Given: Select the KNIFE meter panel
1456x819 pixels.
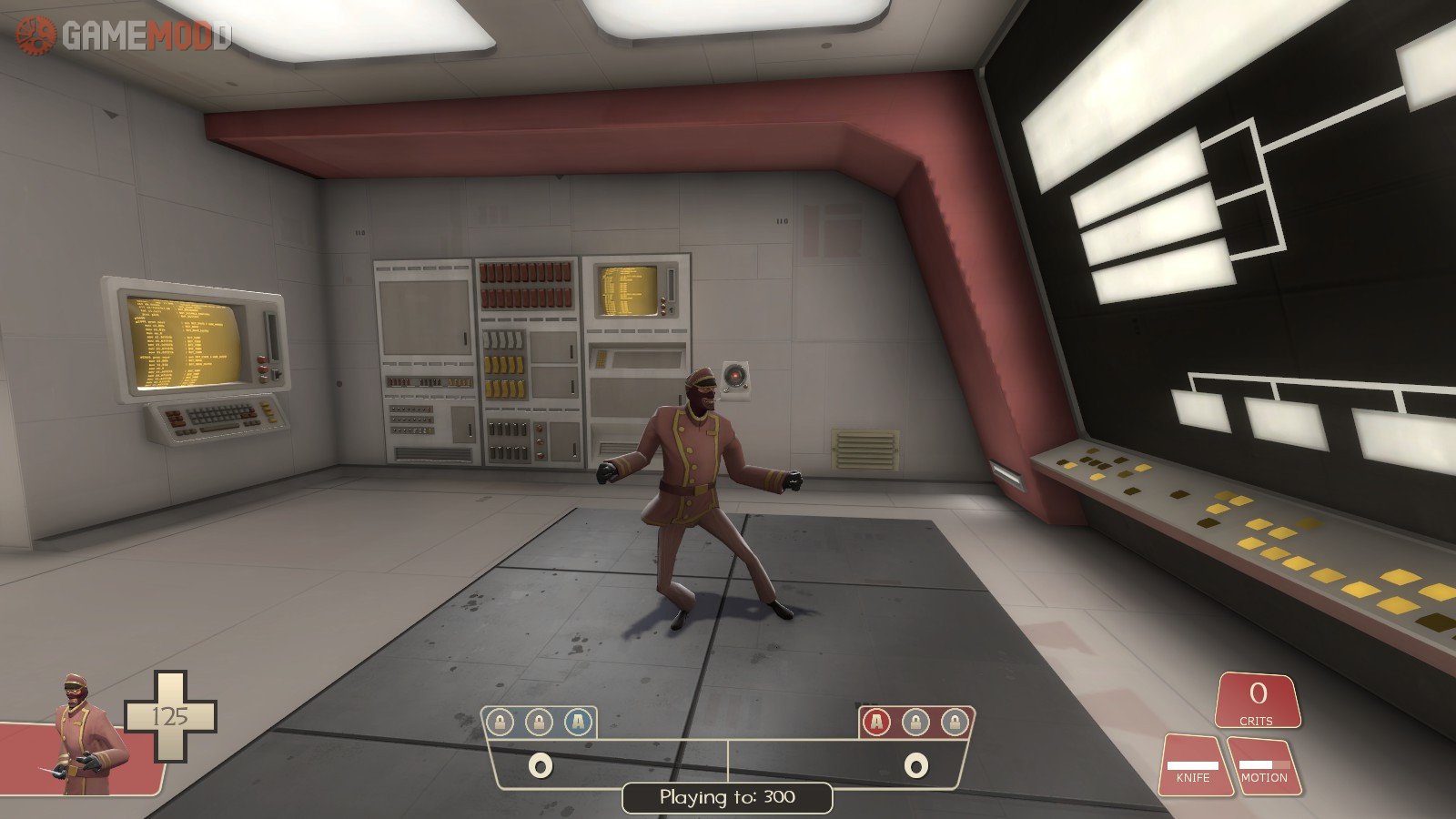Looking at the screenshot, I should [1193, 764].
